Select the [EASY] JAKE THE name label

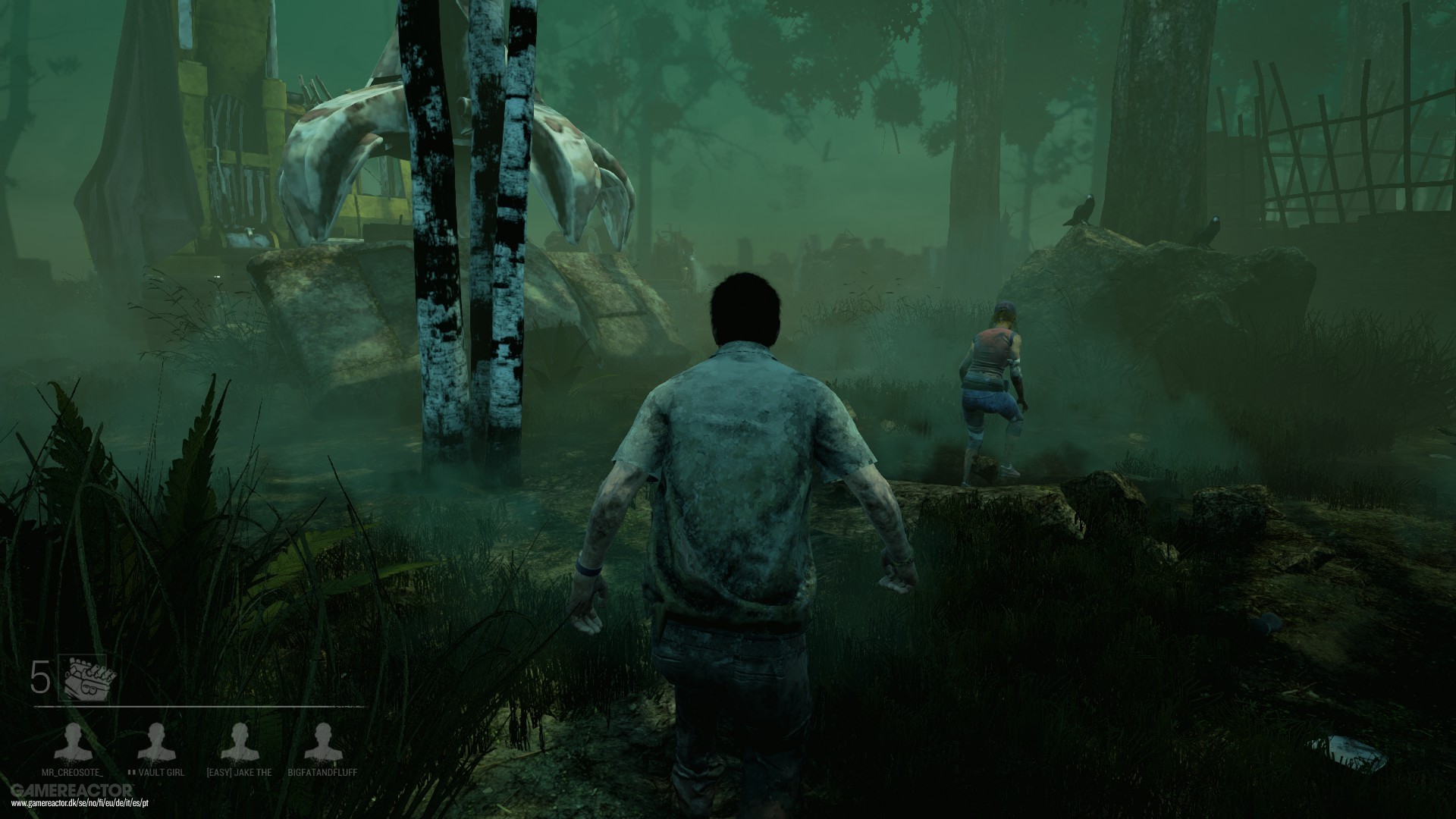(x=240, y=773)
